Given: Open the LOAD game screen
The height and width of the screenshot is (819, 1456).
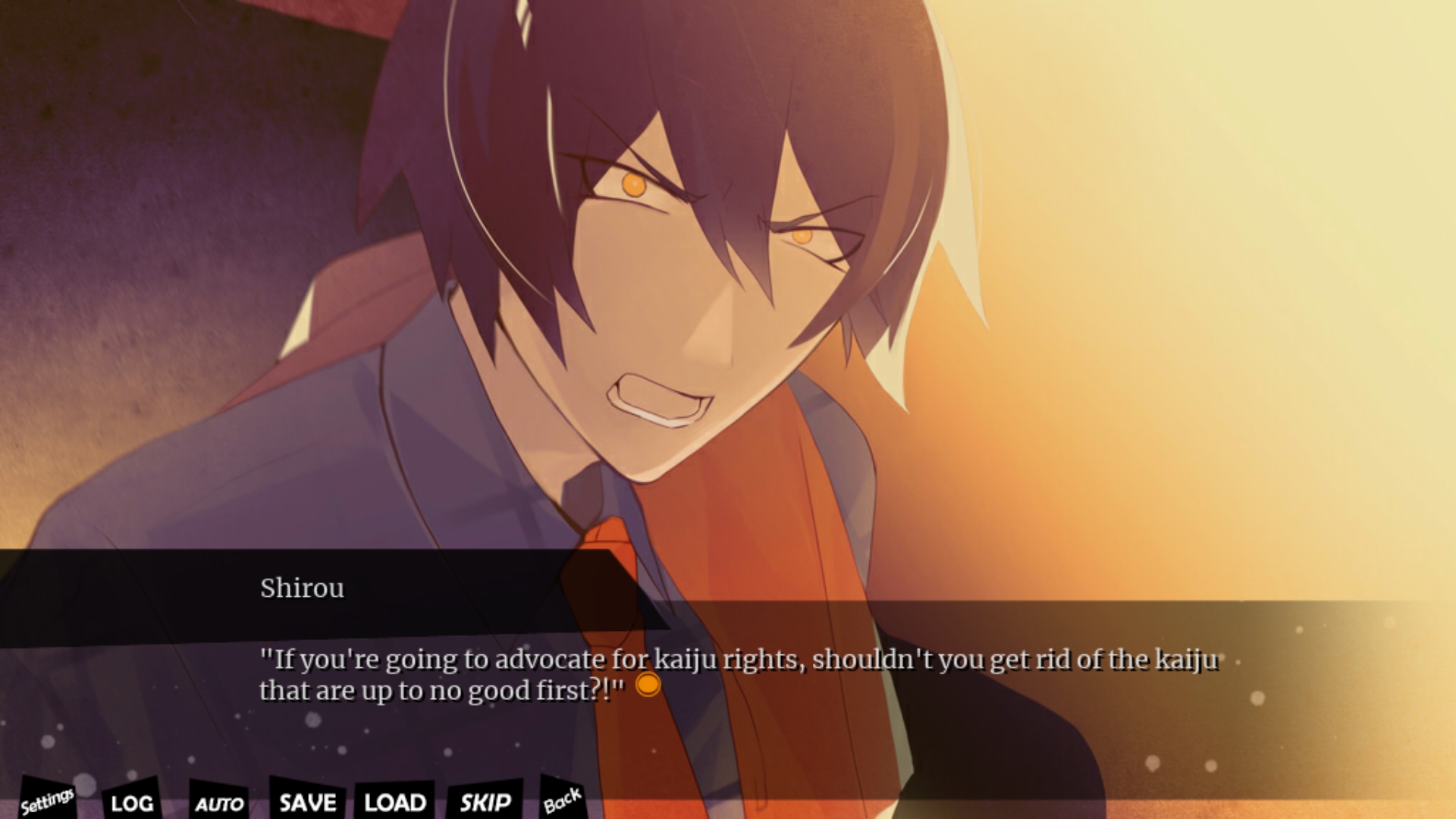Looking at the screenshot, I should click(x=394, y=802).
